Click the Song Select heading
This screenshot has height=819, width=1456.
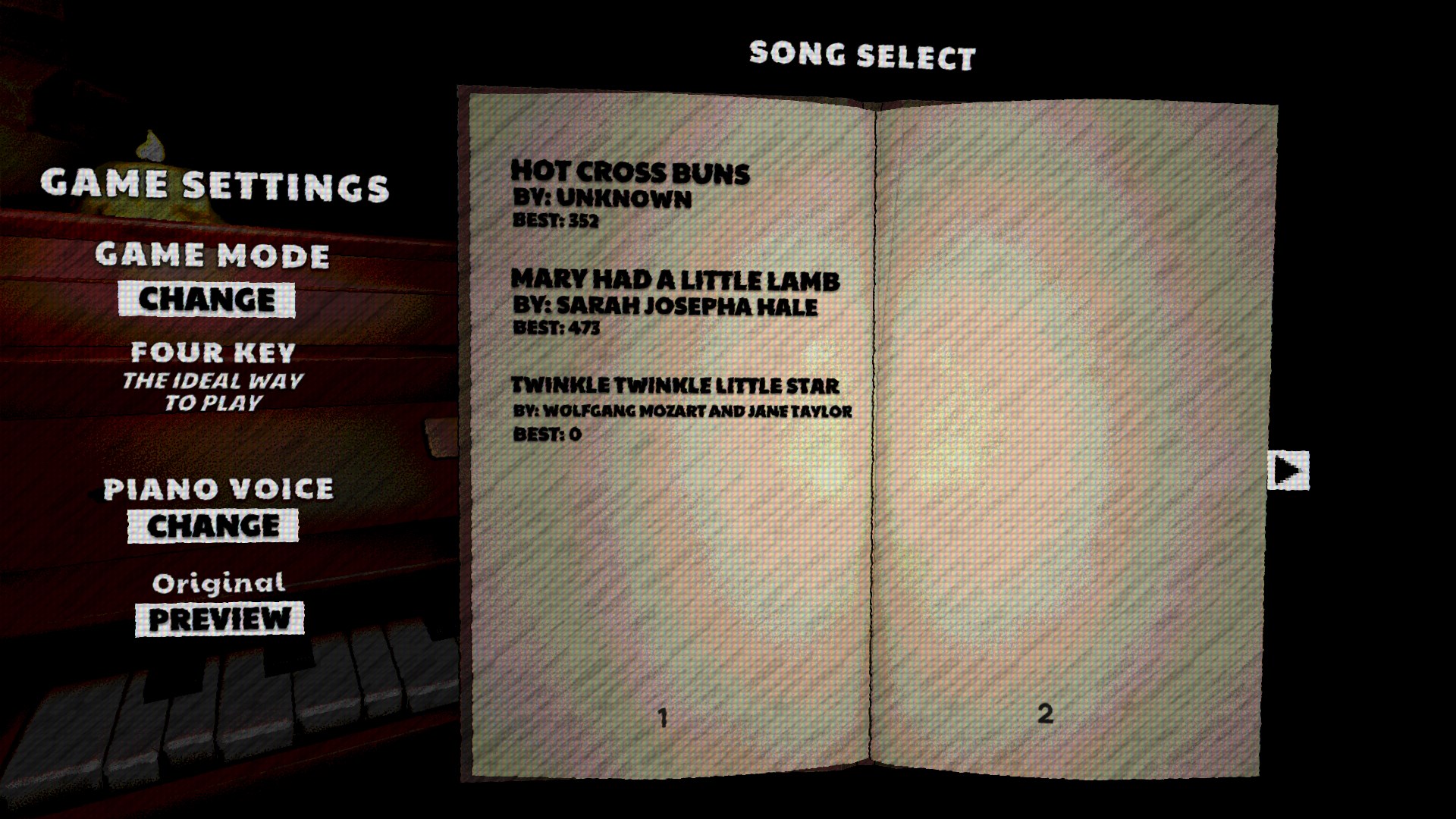coord(861,54)
